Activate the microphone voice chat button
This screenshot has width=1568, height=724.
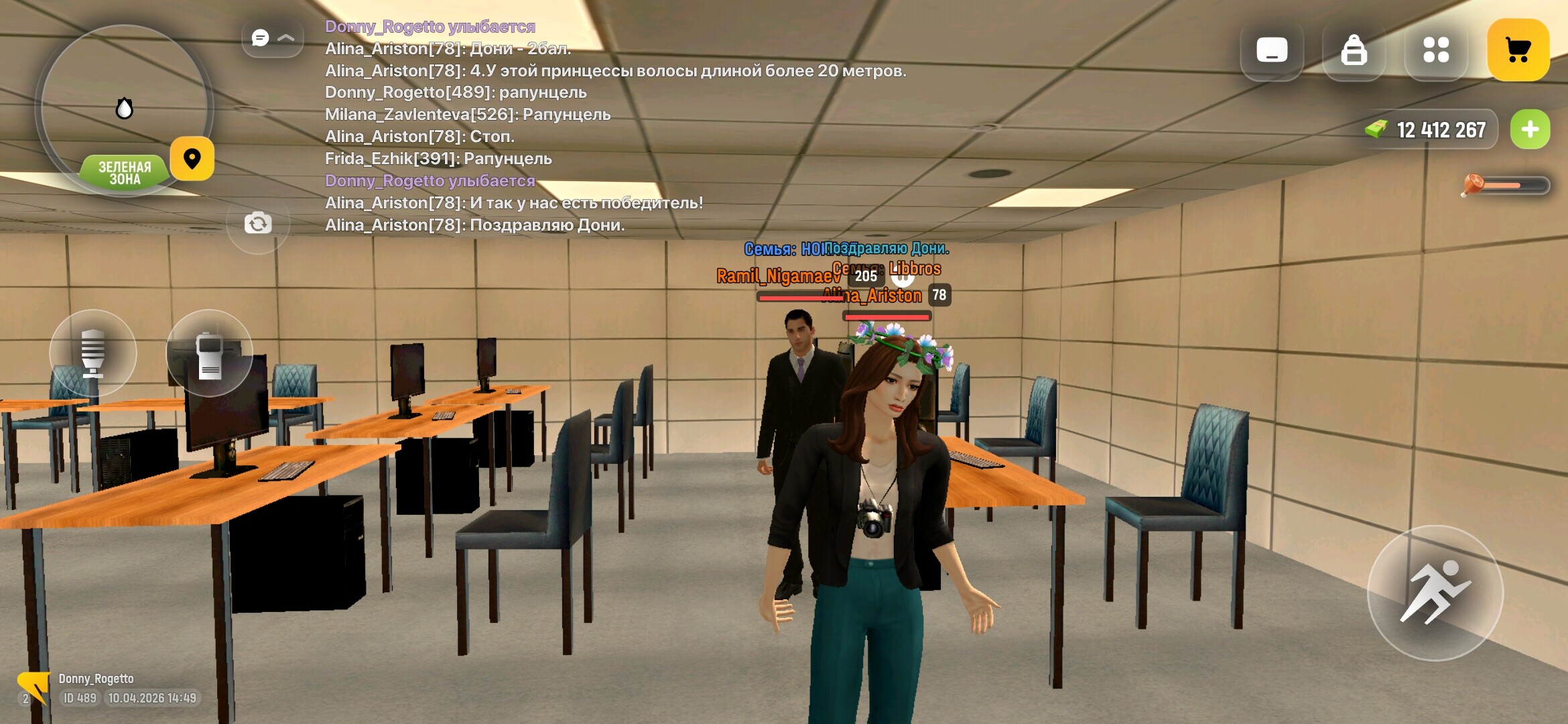coord(93,353)
